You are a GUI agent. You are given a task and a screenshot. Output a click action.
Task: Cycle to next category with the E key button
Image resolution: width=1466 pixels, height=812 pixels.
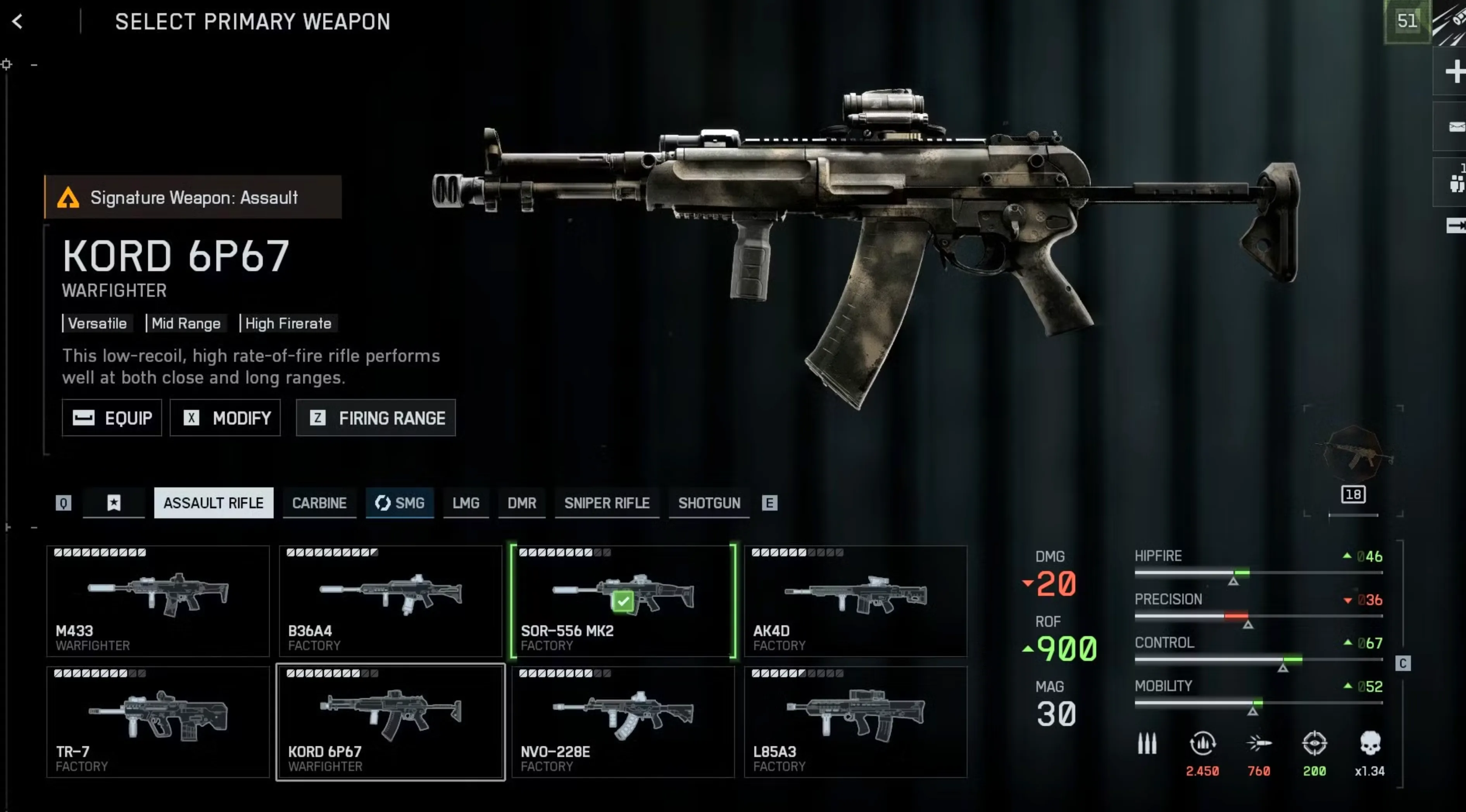click(x=770, y=503)
